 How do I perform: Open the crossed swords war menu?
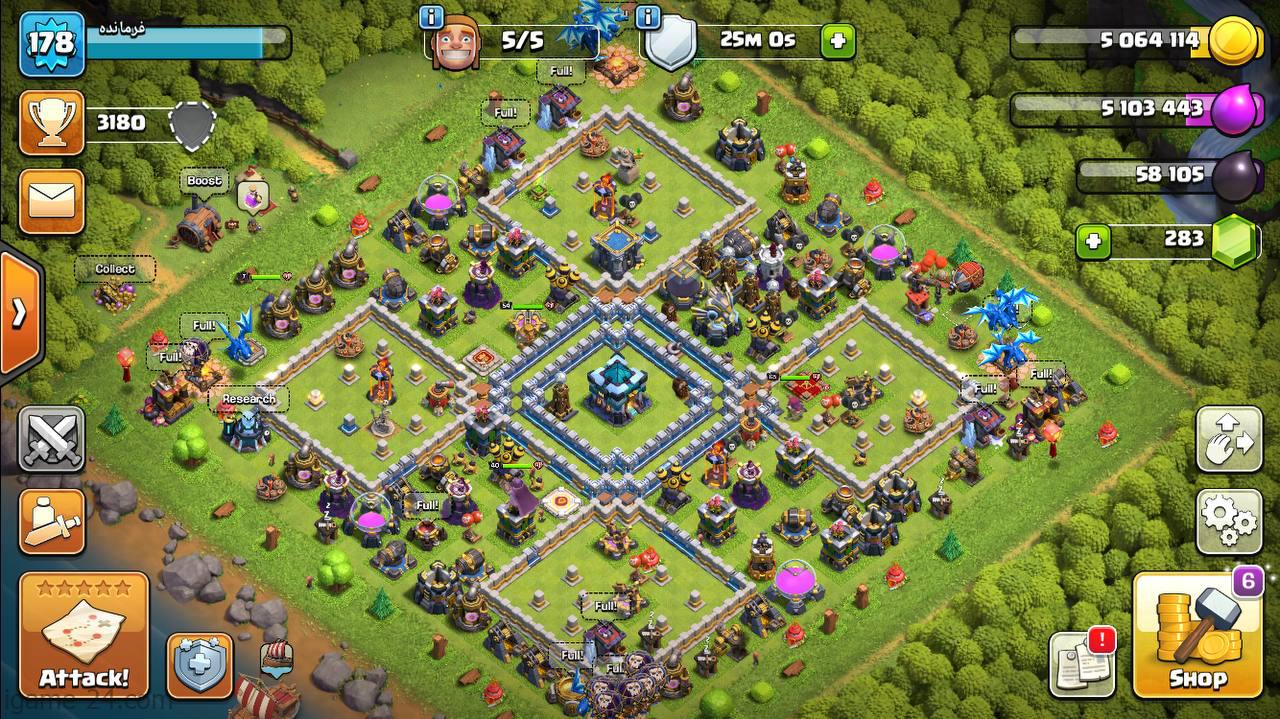(51, 440)
